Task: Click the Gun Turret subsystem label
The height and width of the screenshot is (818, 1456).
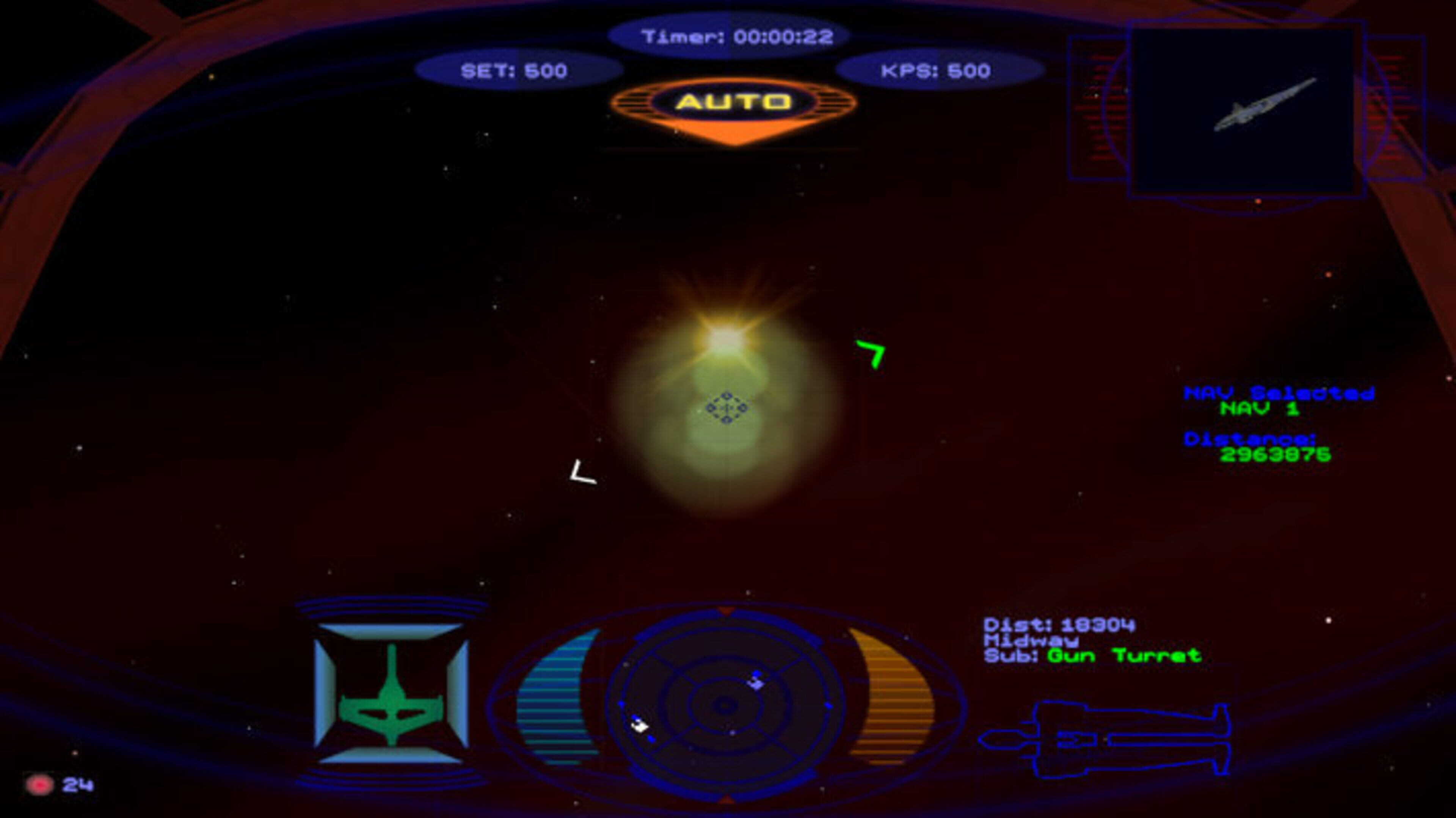Action: pyautogui.click(x=1123, y=655)
